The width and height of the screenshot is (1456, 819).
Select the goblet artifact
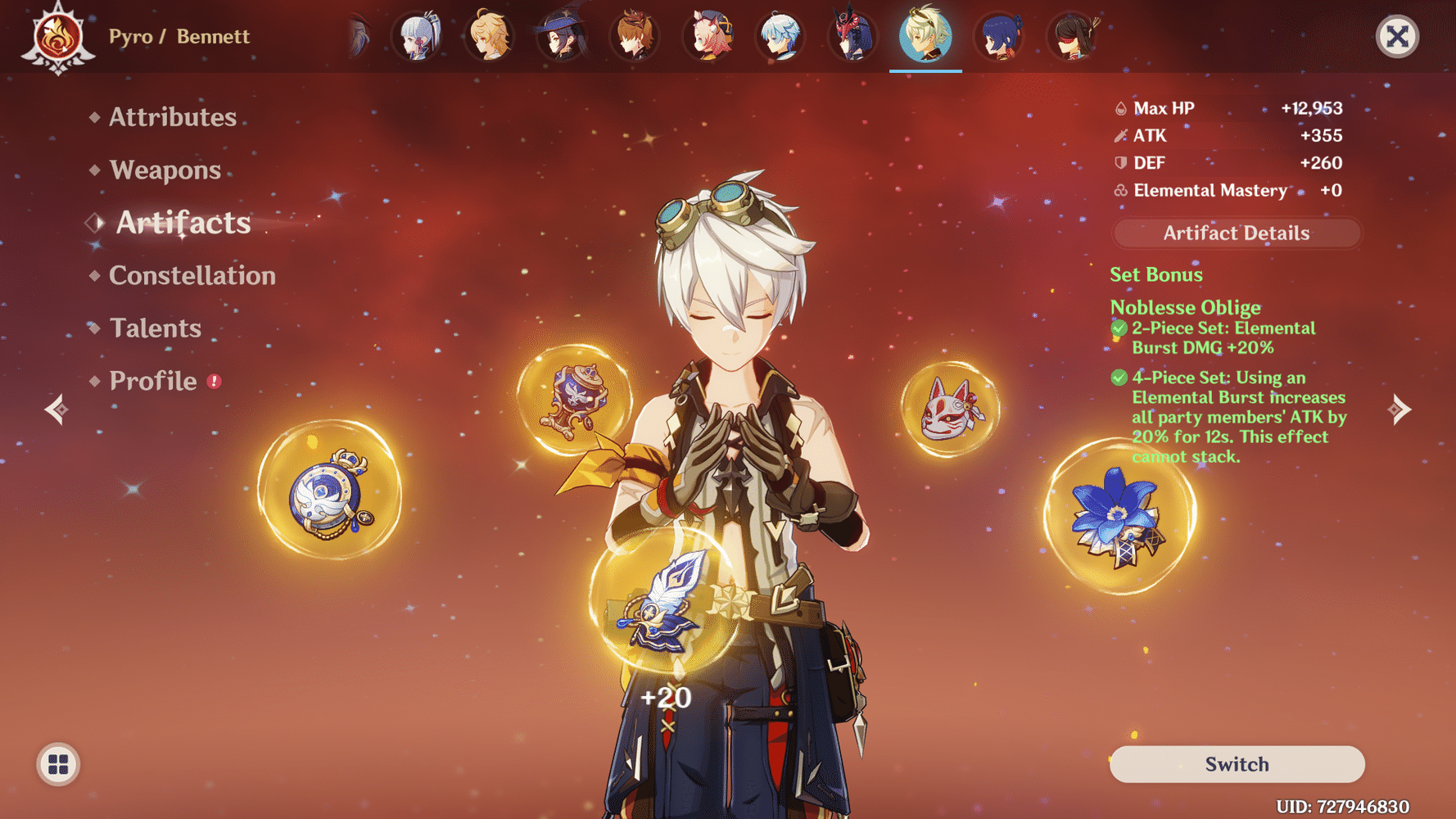tap(574, 400)
